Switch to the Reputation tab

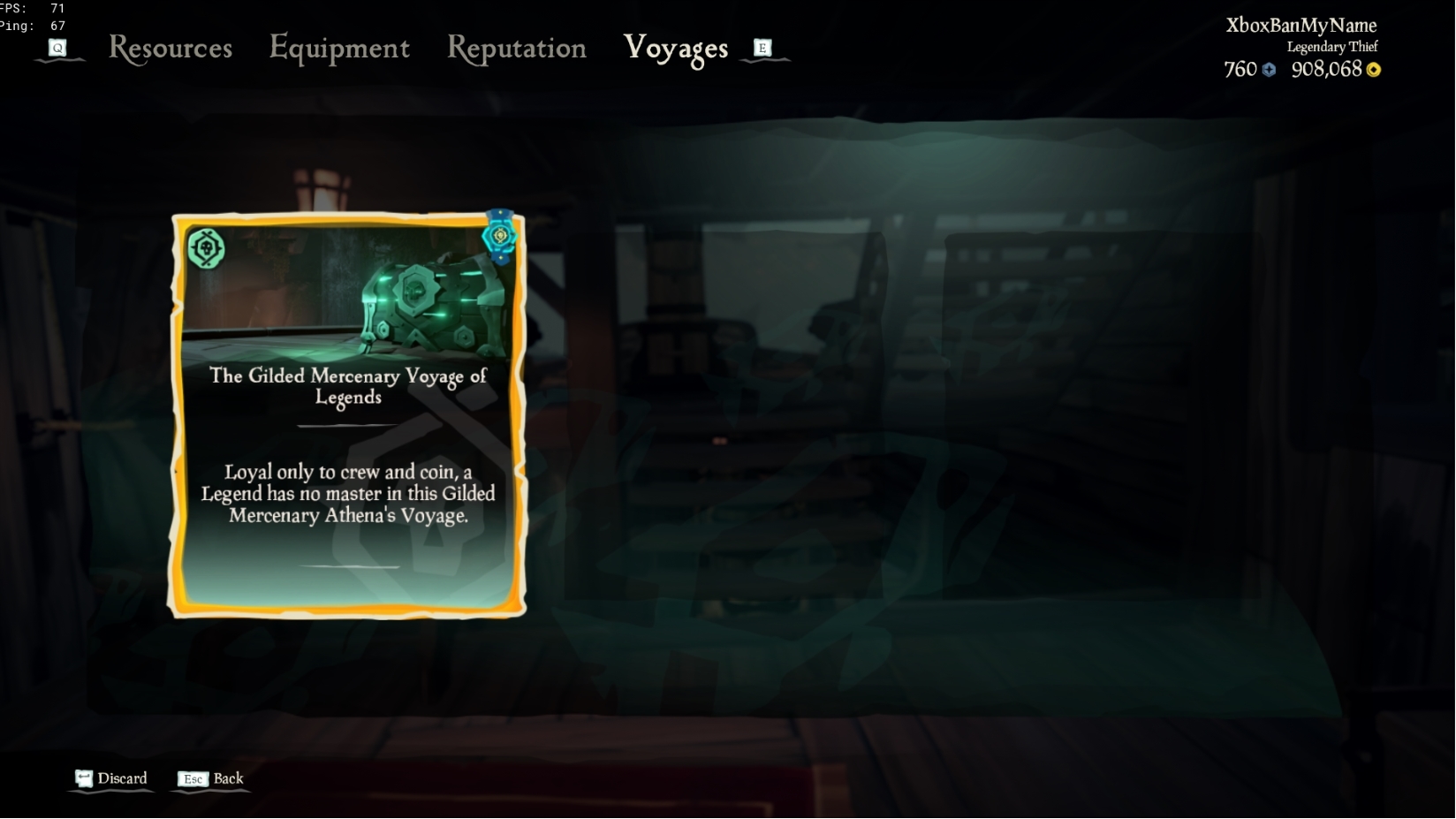click(517, 49)
